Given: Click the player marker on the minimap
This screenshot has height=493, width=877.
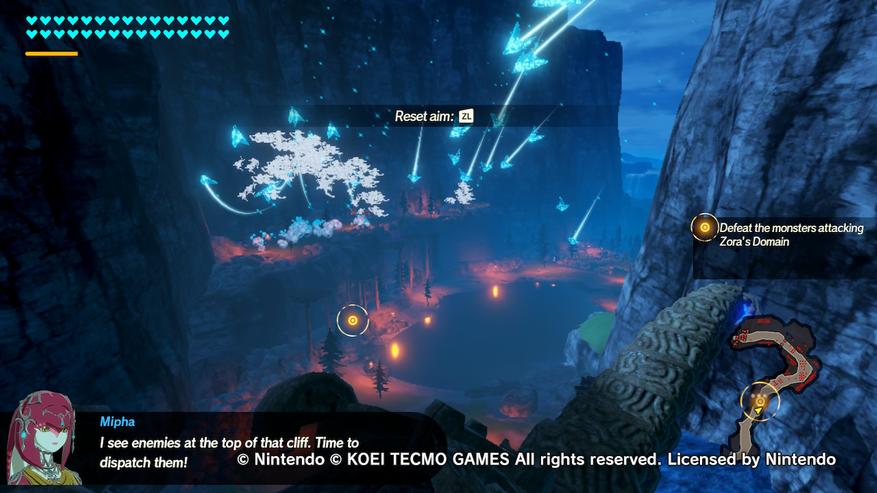Looking at the screenshot, I should tap(760, 403).
